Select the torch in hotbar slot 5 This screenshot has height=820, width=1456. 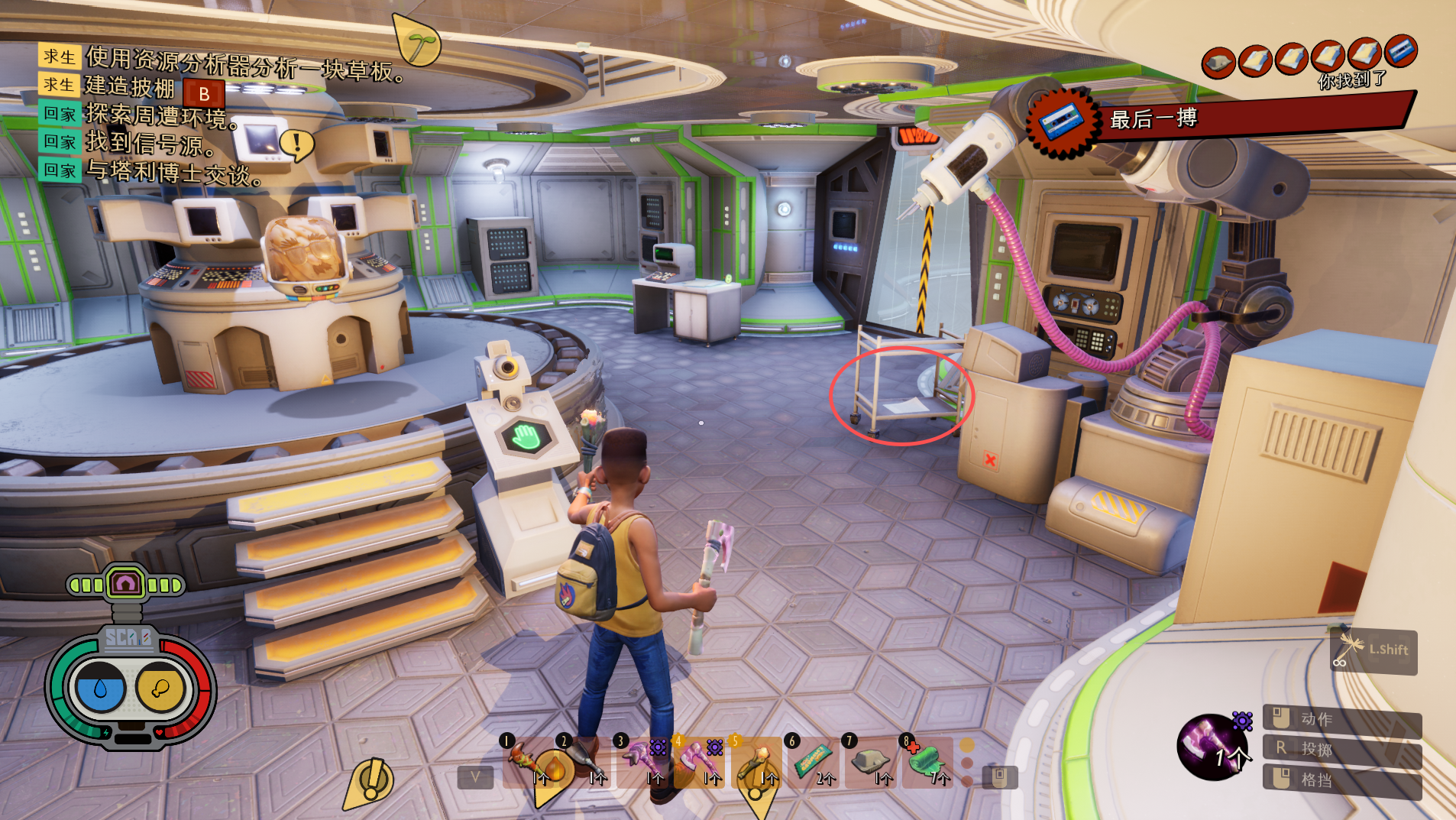(x=756, y=761)
